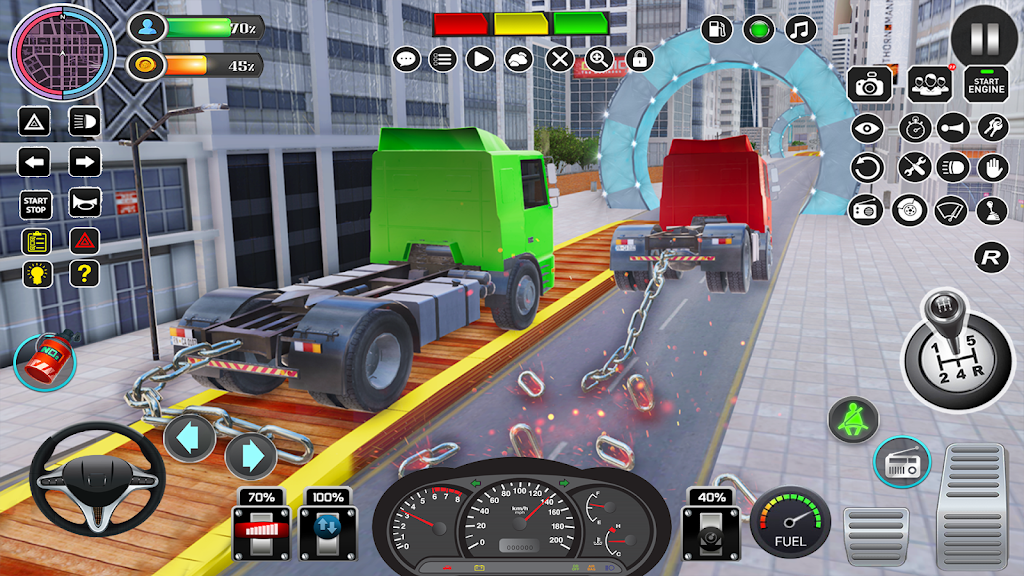Activate the left turn arrow indicator
This screenshot has width=1024, height=576.
click(35, 162)
